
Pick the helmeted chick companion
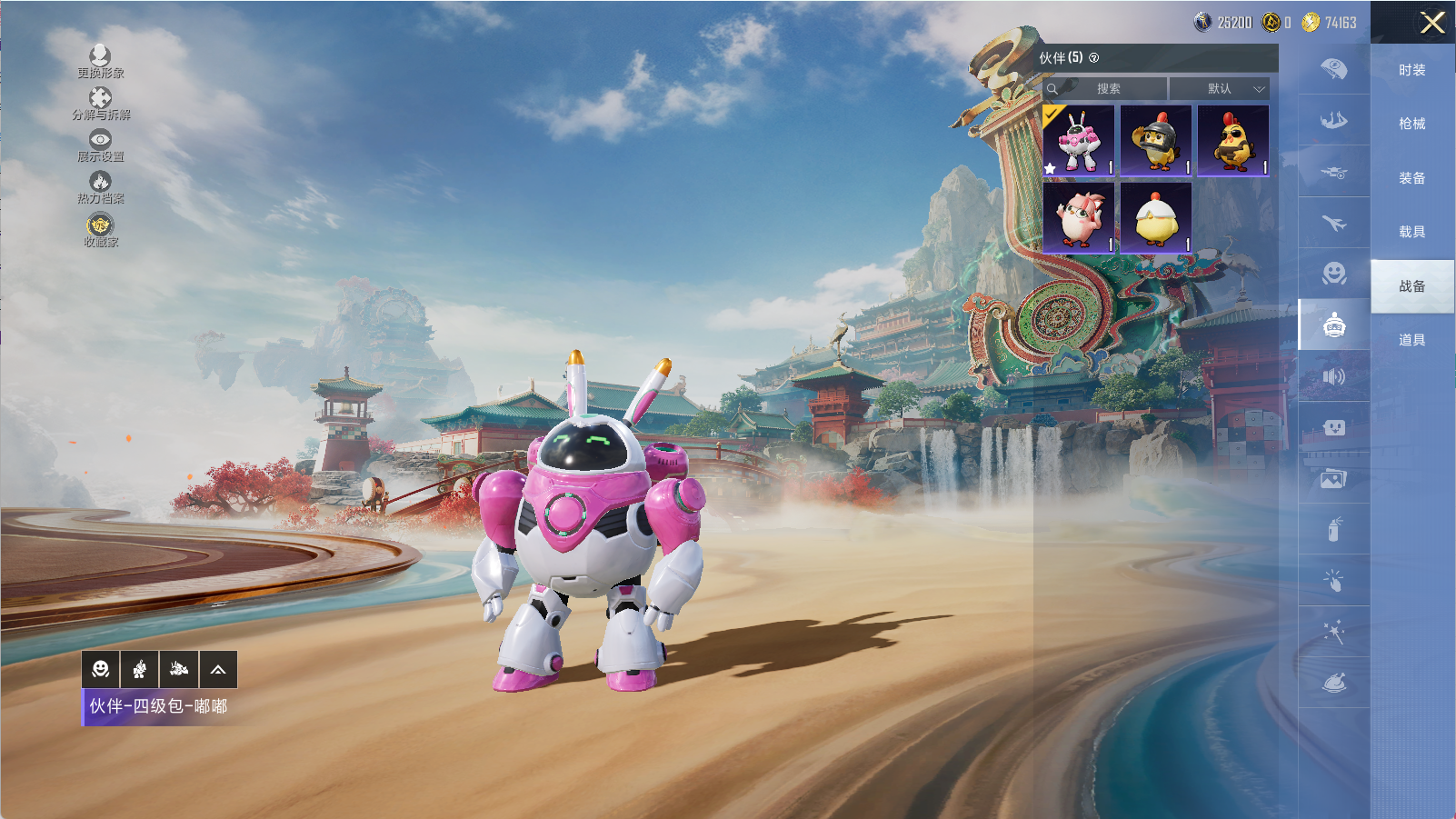click(1156, 140)
